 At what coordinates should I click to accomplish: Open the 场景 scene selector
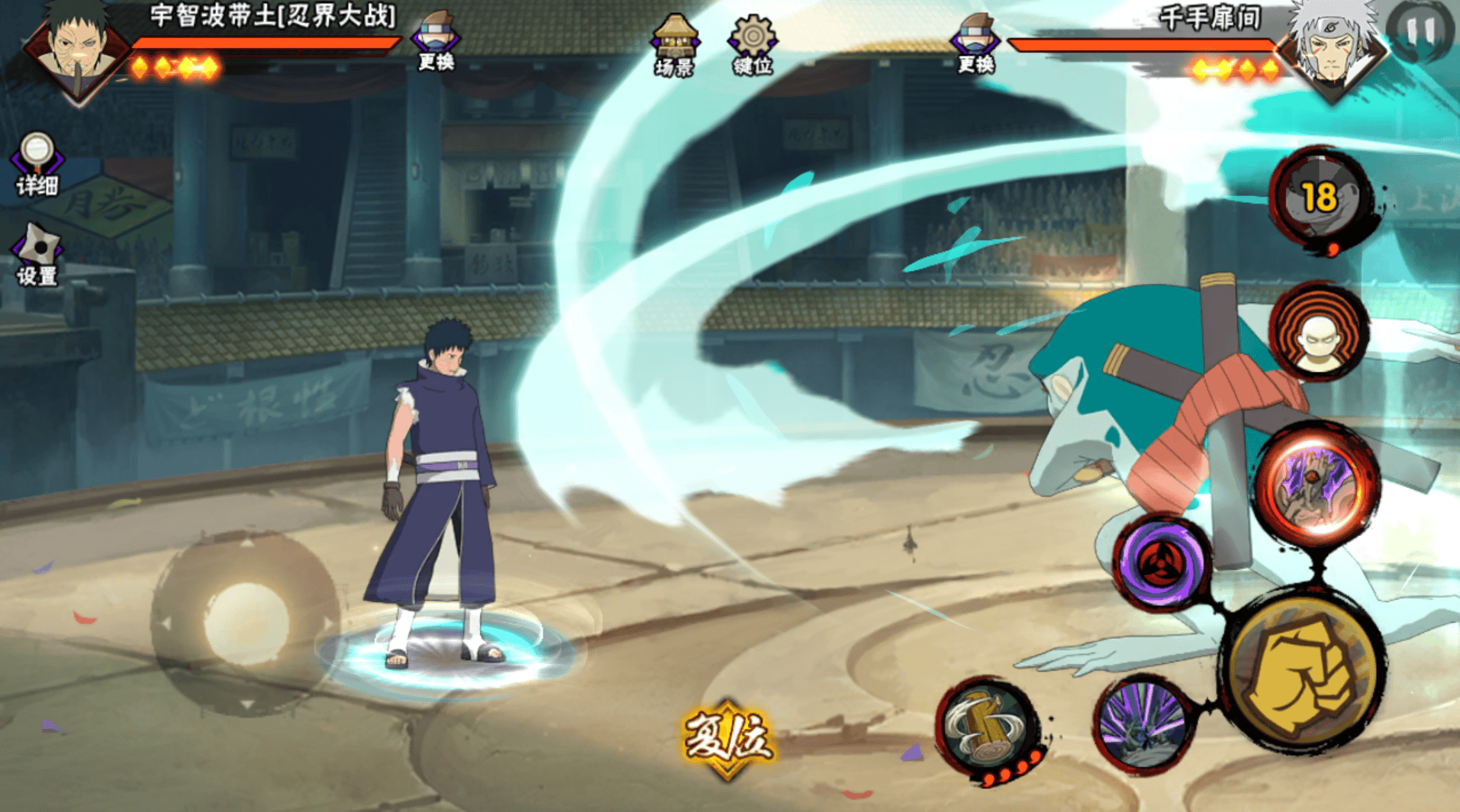pos(674,45)
